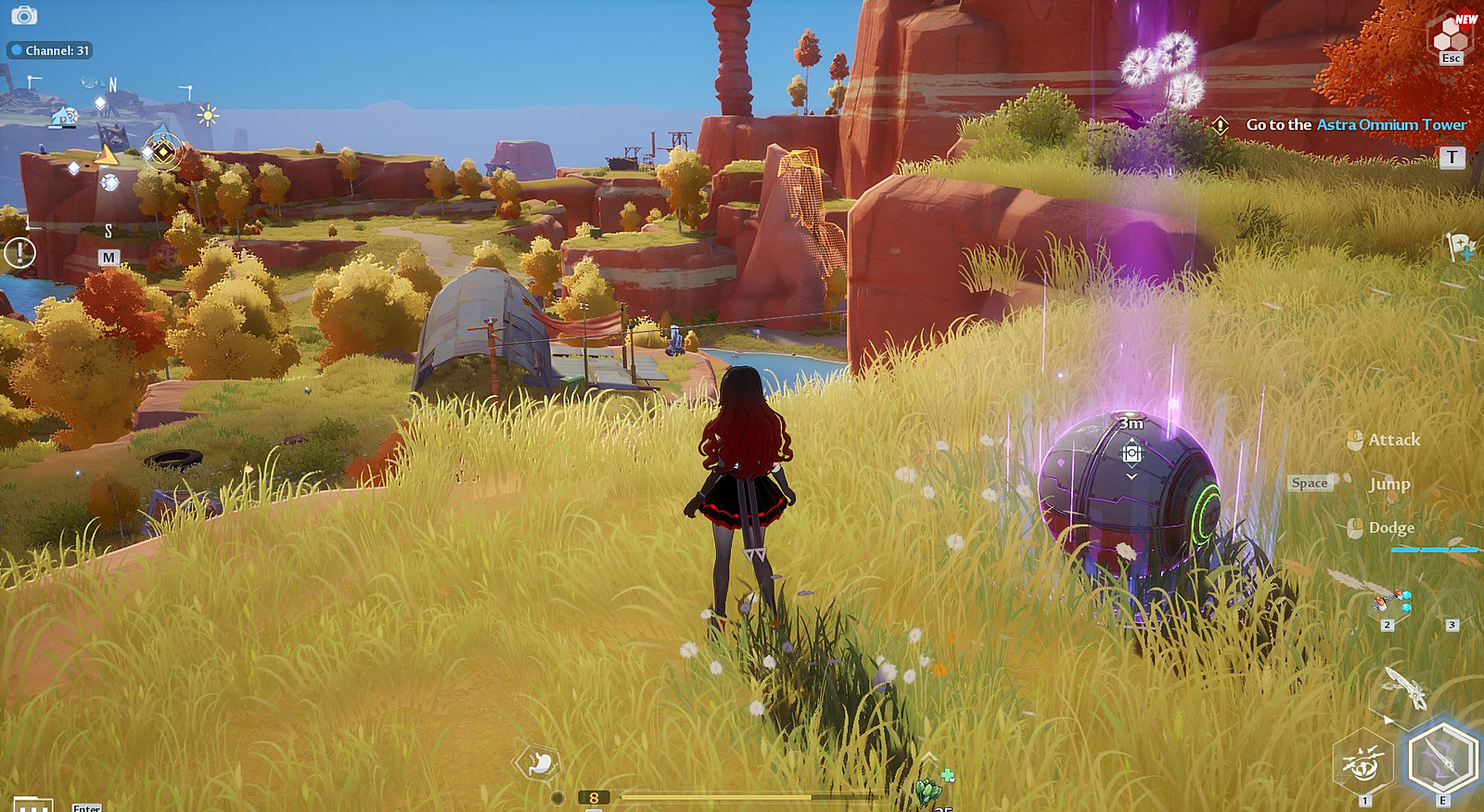Open the main menu hexagon icon
This screenshot has height=812, width=1484.
tap(1450, 37)
